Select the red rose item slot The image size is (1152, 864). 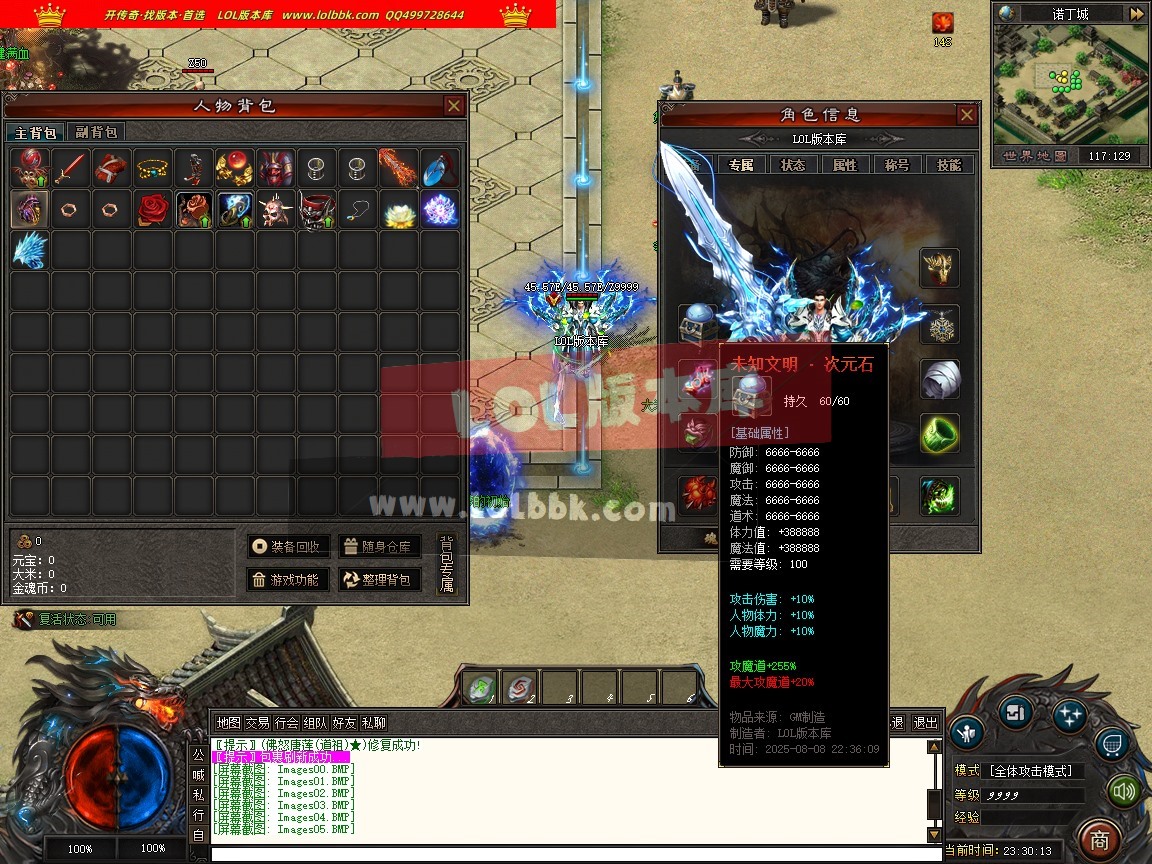pyautogui.click(x=153, y=209)
